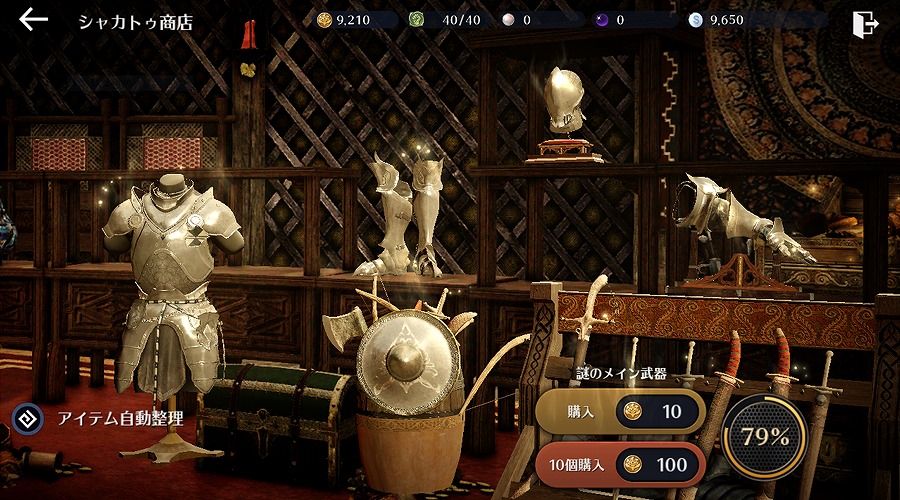Tap the white pearl currency counter
The width and height of the screenshot is (900, 500).
point(540,20)
